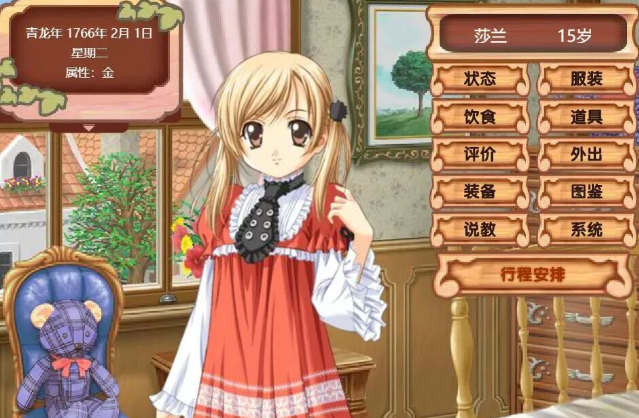Image resolution: width=639 pixels, height=418 pixels.
Task: Show the 评价 evaluation screen
Action: tap(480, 155)
